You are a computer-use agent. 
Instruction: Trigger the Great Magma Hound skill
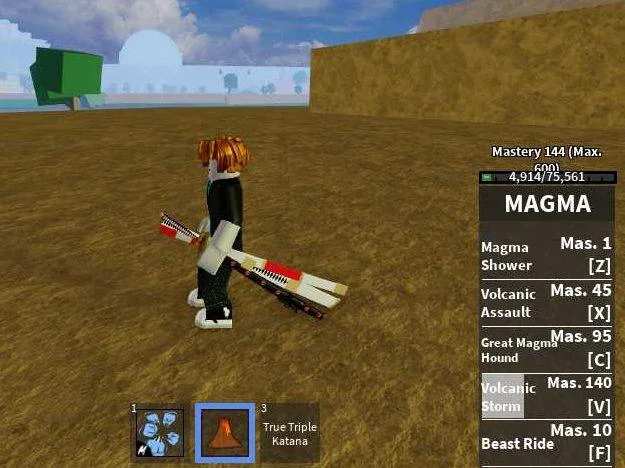point(546,350)
